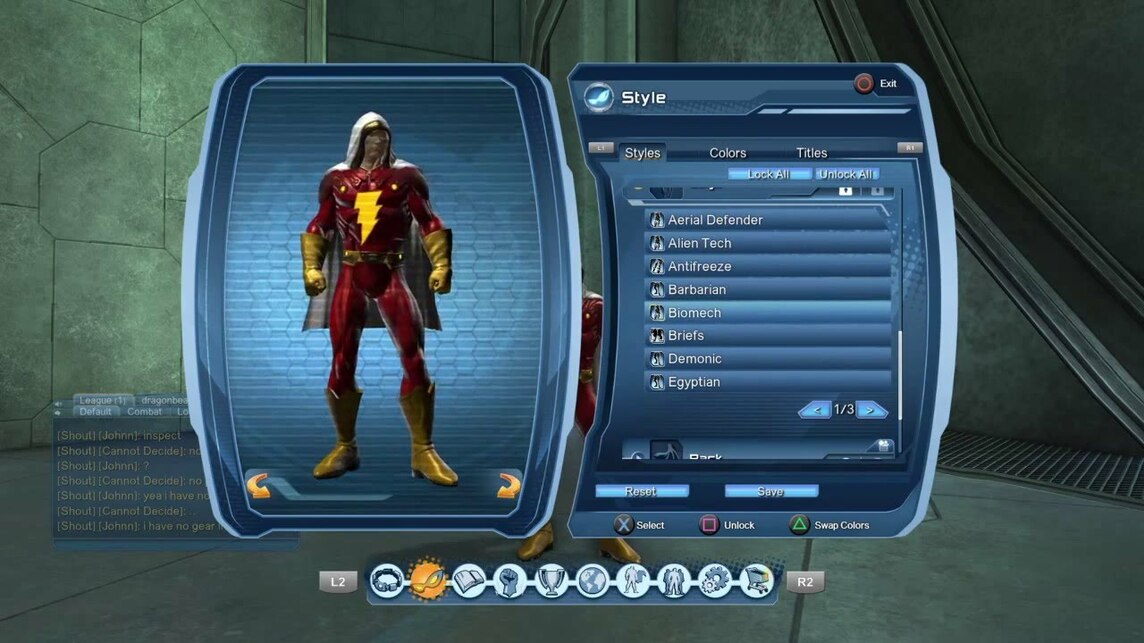The width and height of the screenshot is (1144, 643).
Task: Rotate character preview with right orange arrow
Action: [509, 486]
